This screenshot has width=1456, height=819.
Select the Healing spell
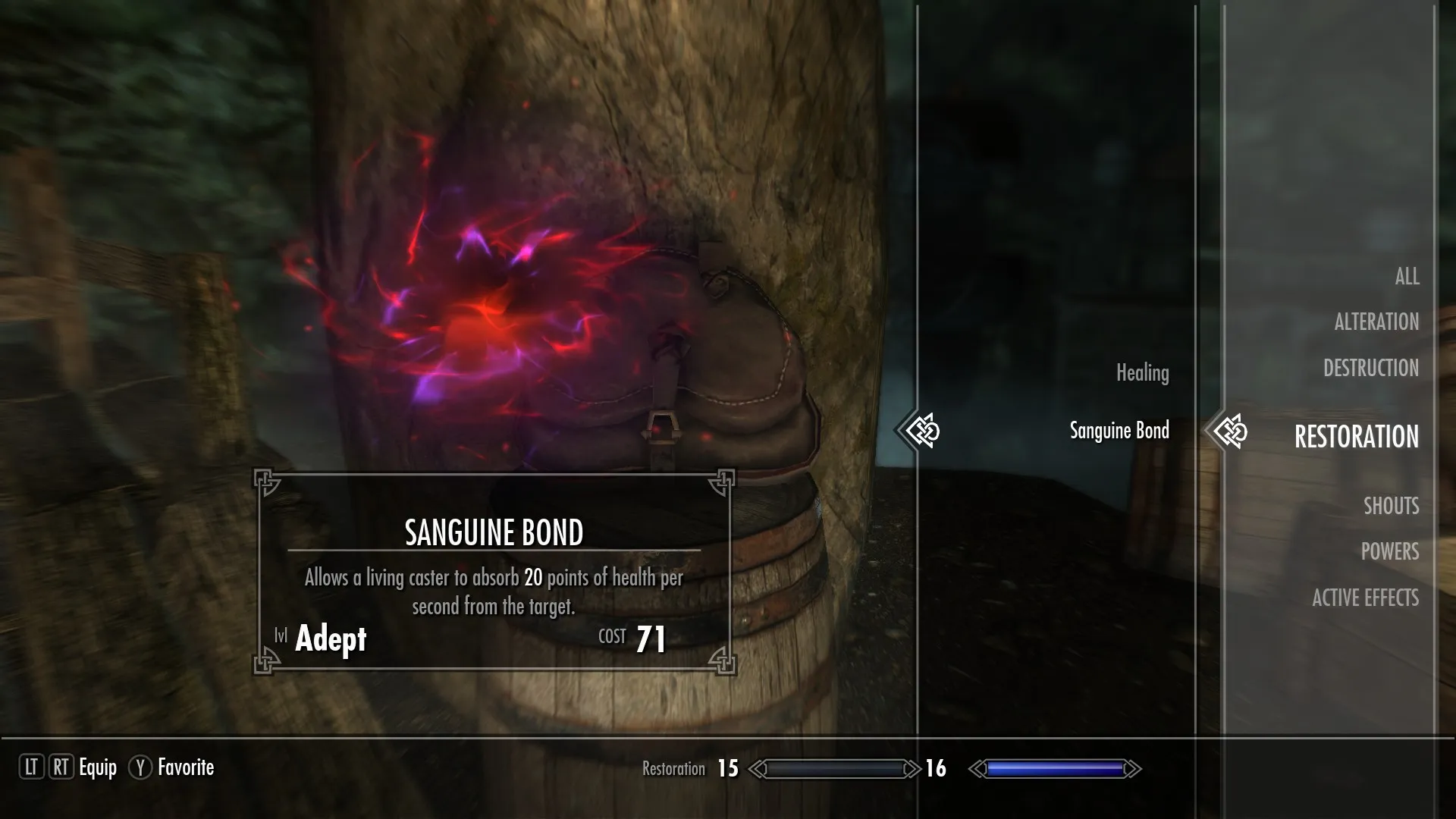click(x=1142, y=373)
